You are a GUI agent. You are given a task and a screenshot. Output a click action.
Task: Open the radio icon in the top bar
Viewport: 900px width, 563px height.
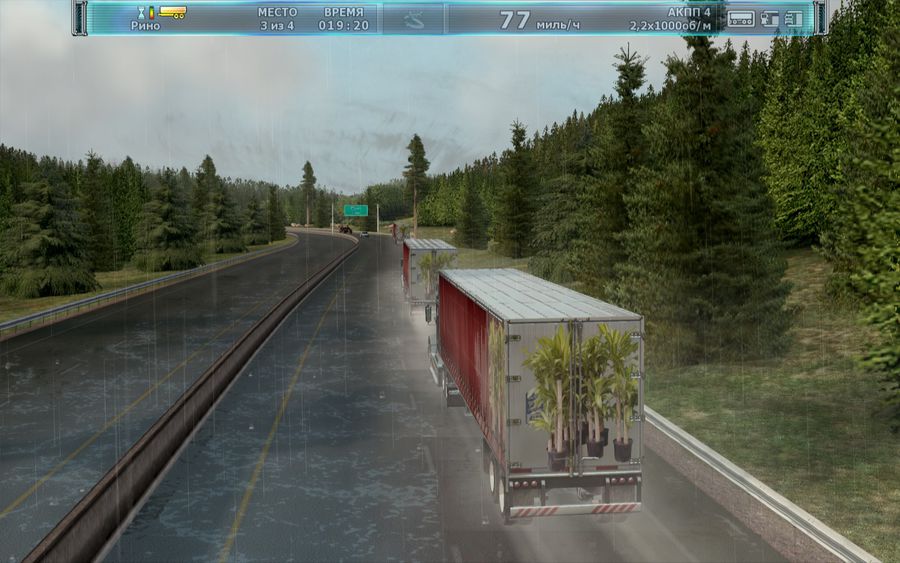(740, 18)
